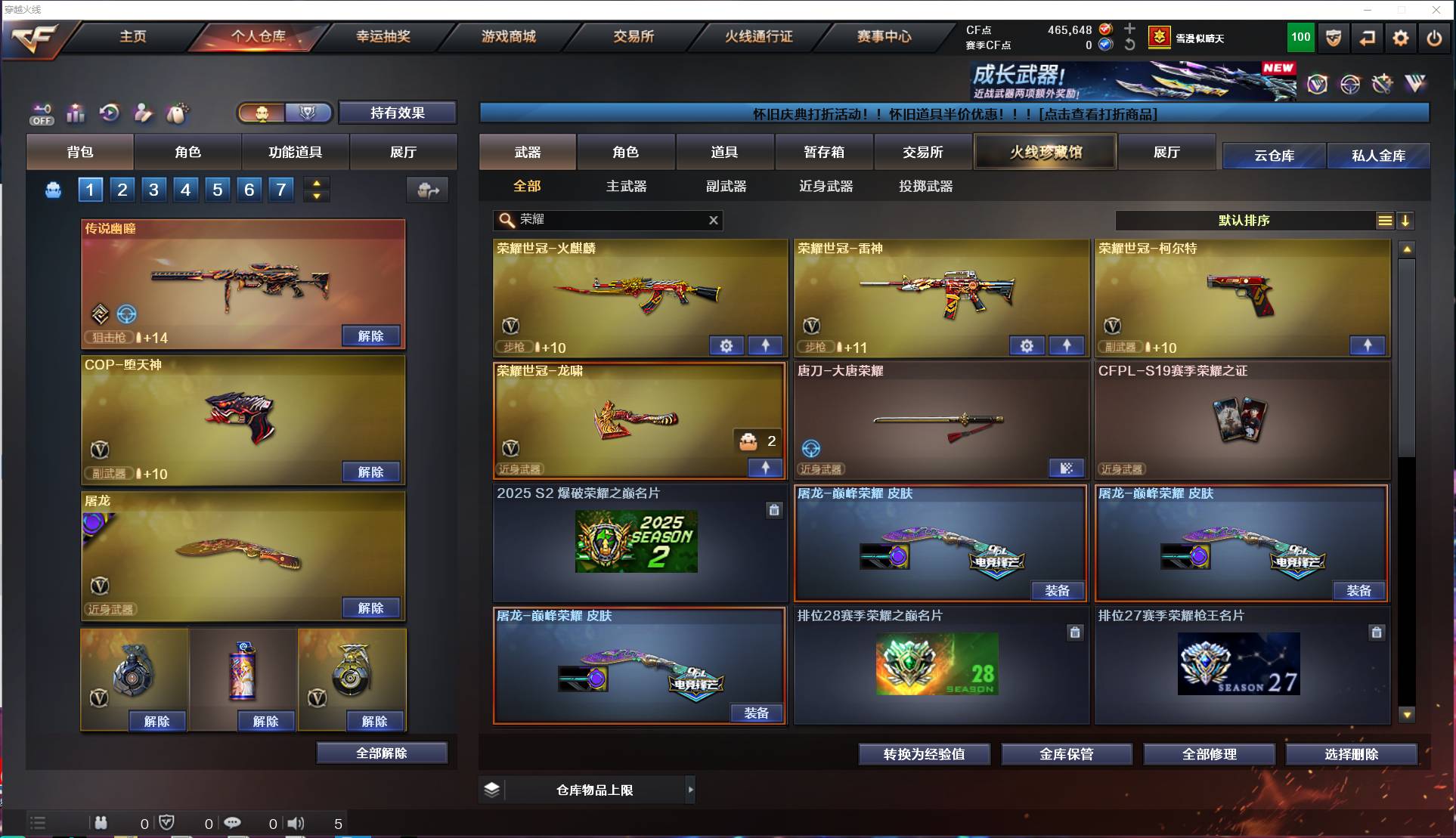
Task: Click the weapon repair wrench icon below the banner
Action: pyautogui.click(x=1382, y=84)
